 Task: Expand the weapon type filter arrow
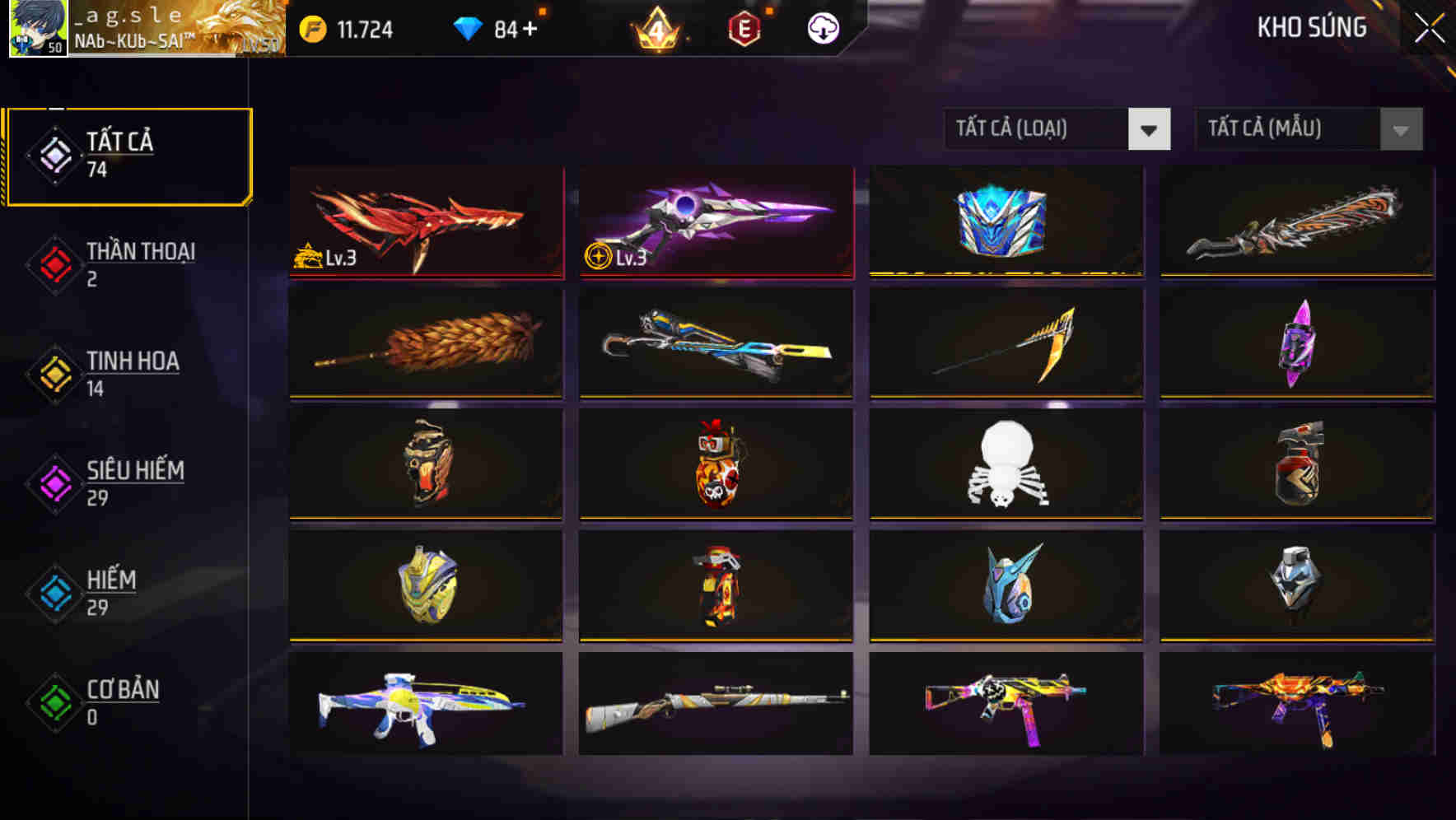1150,129
